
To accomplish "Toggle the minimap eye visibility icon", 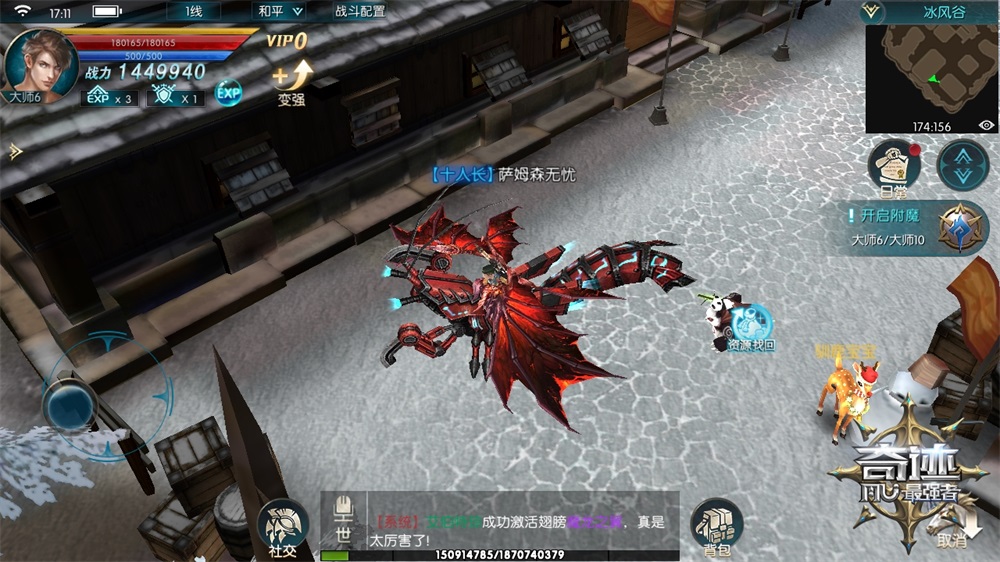I will [986, 126].
